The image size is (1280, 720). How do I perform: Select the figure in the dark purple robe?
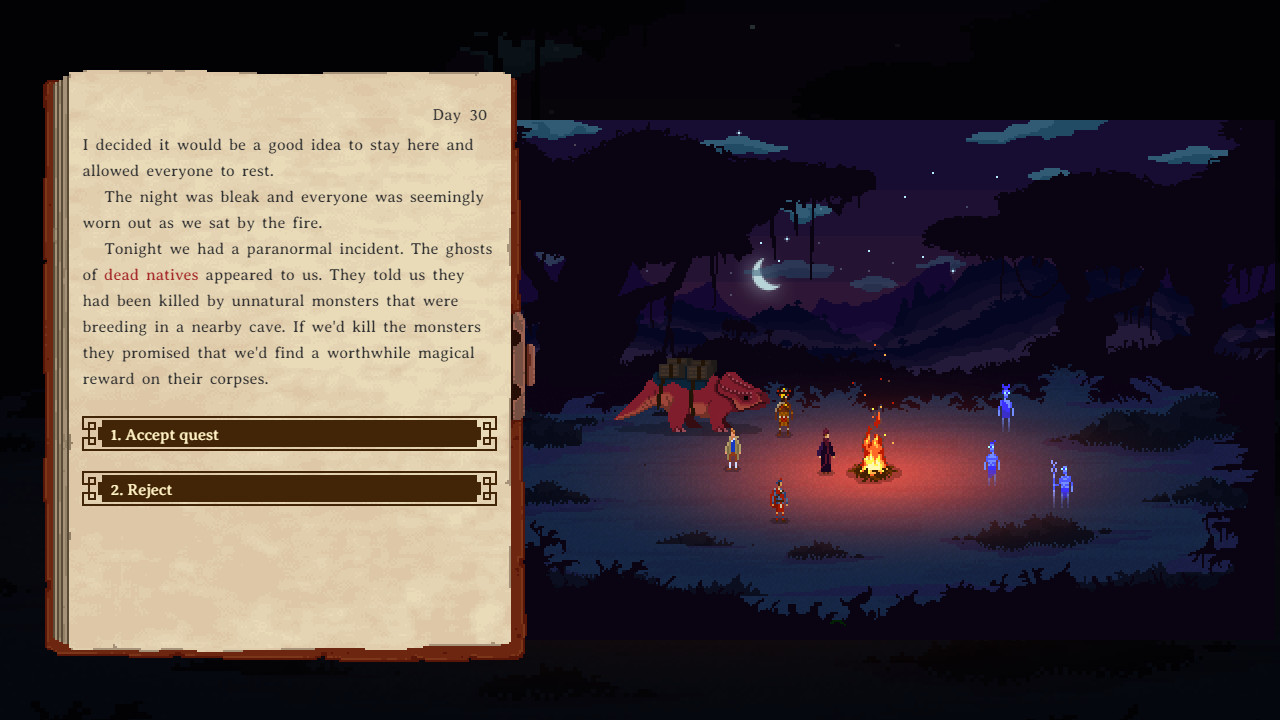tap(825, 451)
